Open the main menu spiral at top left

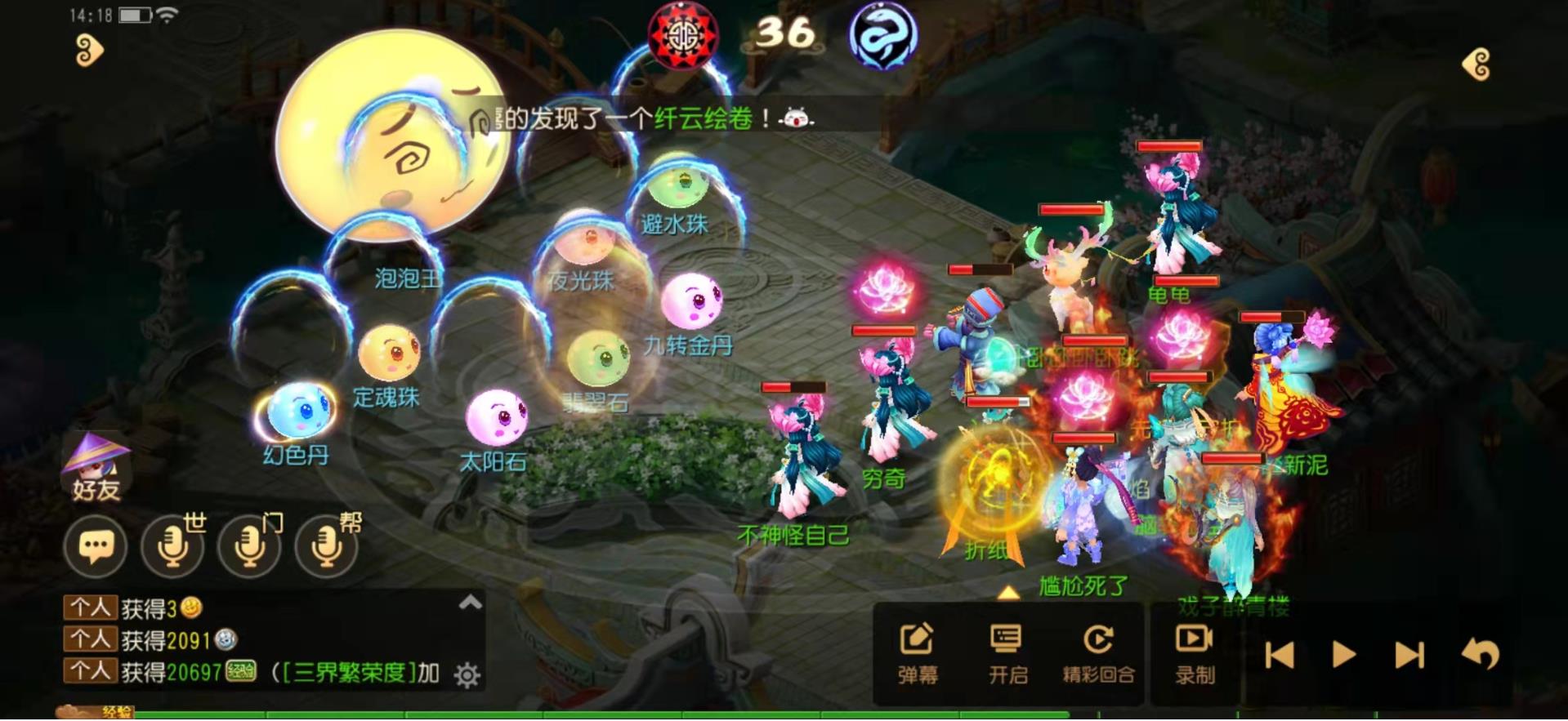(x=87, y=49)
